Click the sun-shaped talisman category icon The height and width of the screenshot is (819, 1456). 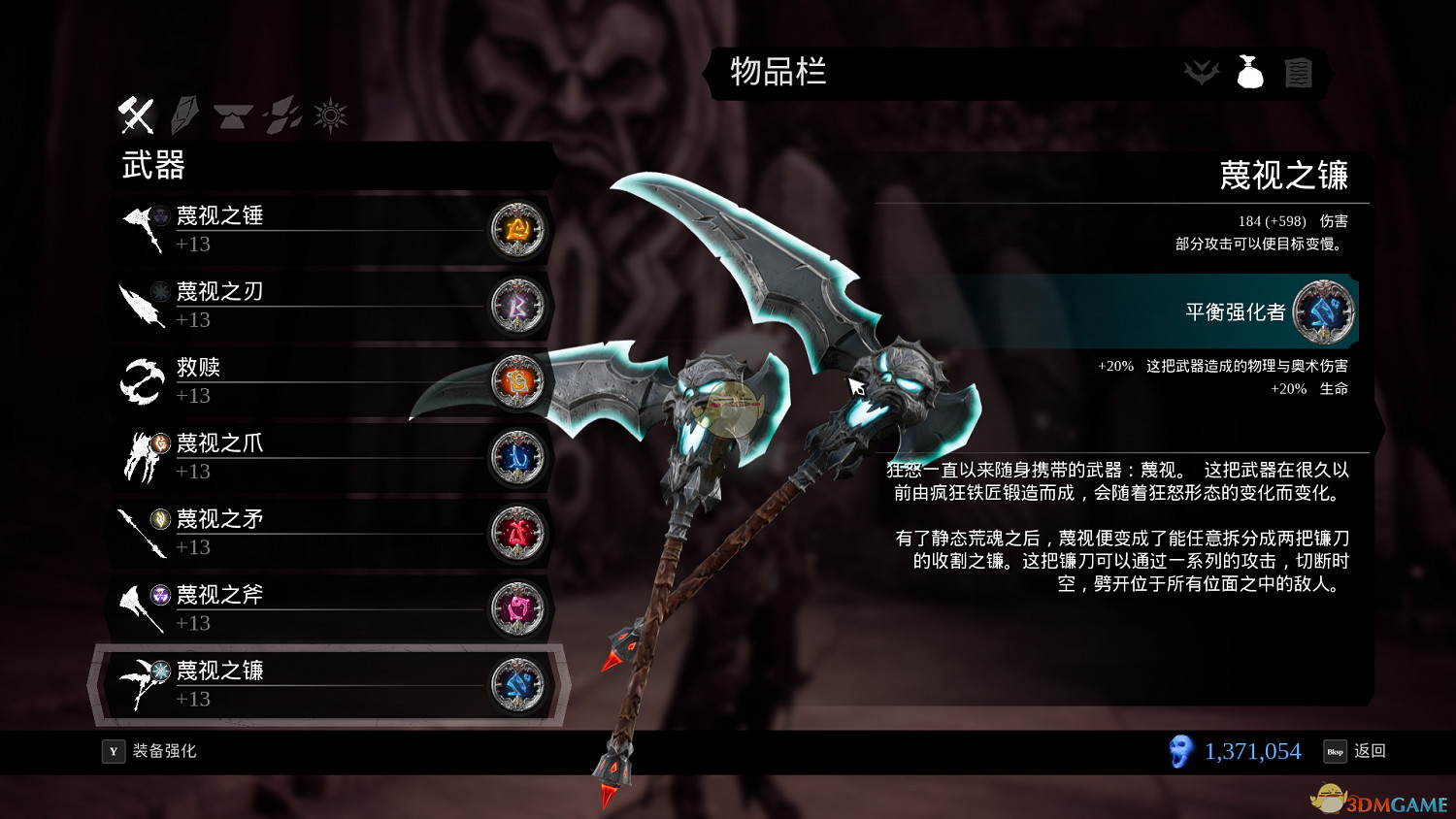(x=328, y=114)
